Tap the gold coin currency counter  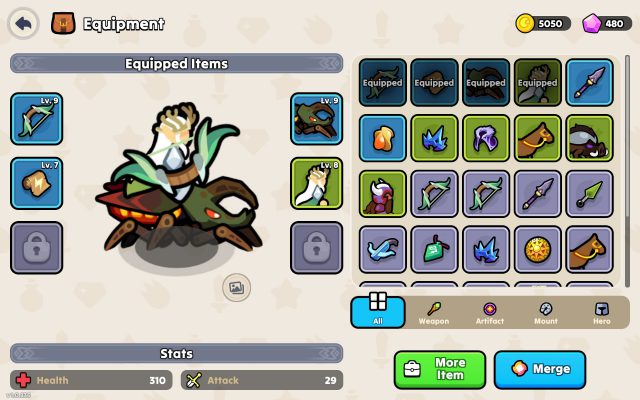(541, 23)
